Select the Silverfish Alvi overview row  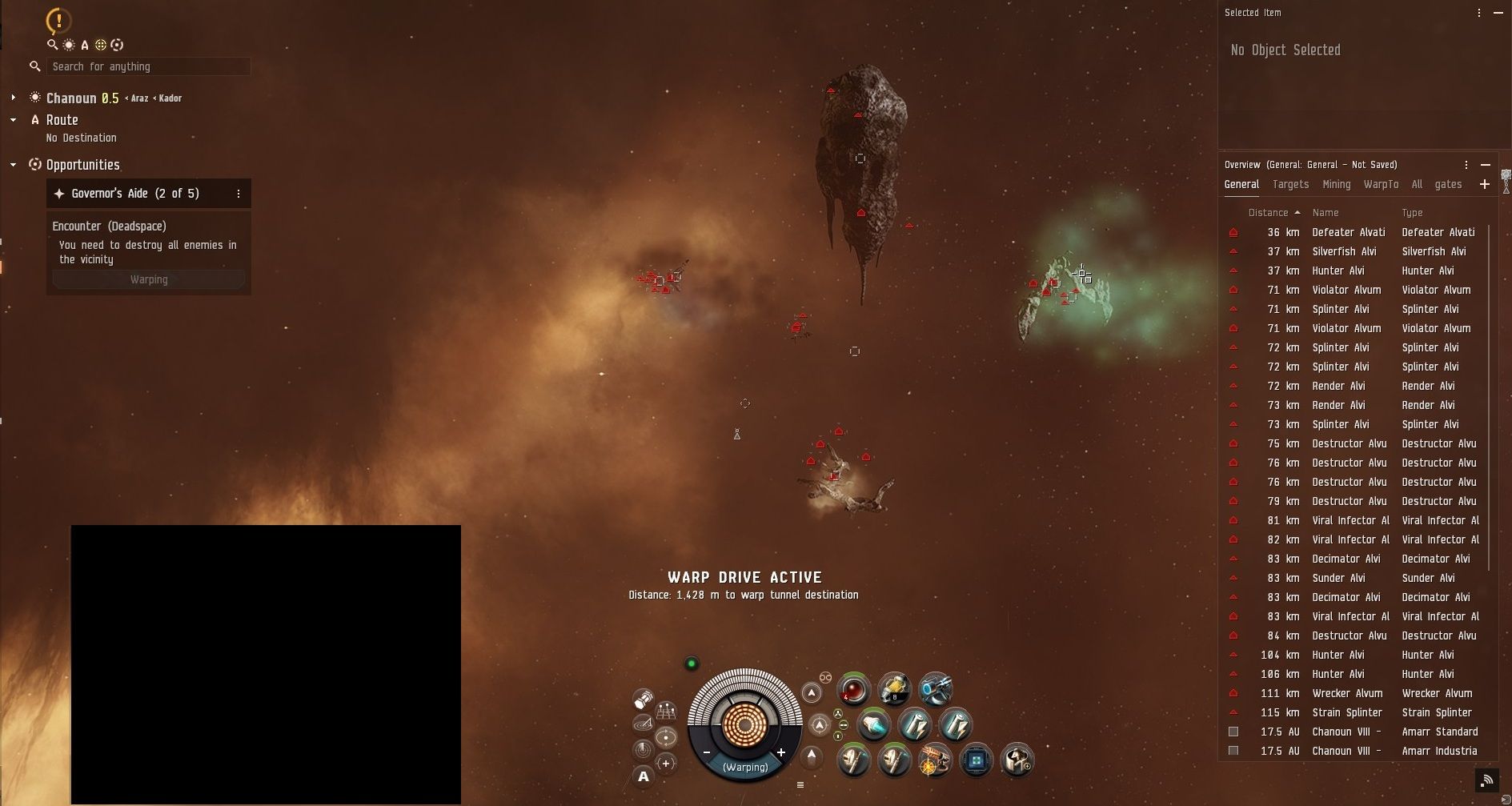click(1344, 251)
